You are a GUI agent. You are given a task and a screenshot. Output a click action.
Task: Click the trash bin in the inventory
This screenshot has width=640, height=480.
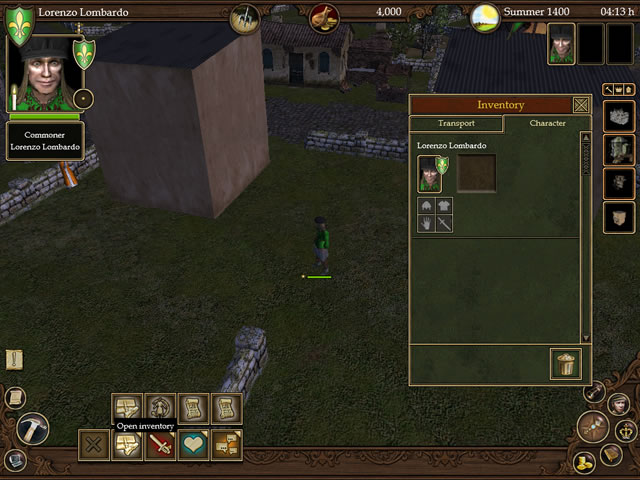[x=565, y=363]
